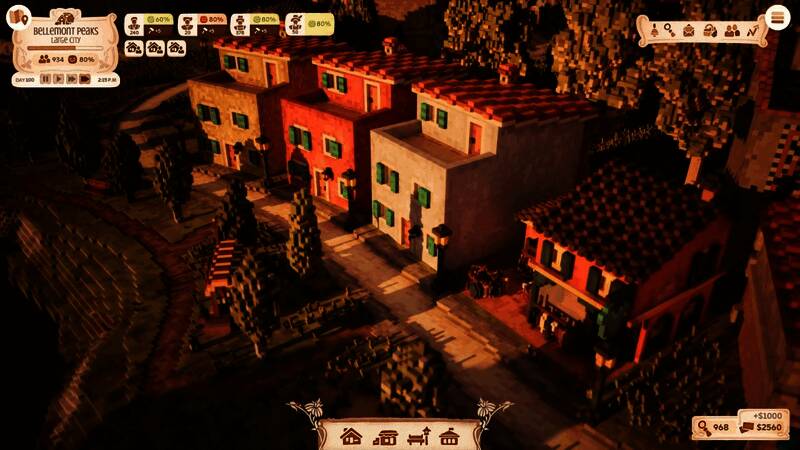
Task: Set the game to normal play speed
Action: 58,79
